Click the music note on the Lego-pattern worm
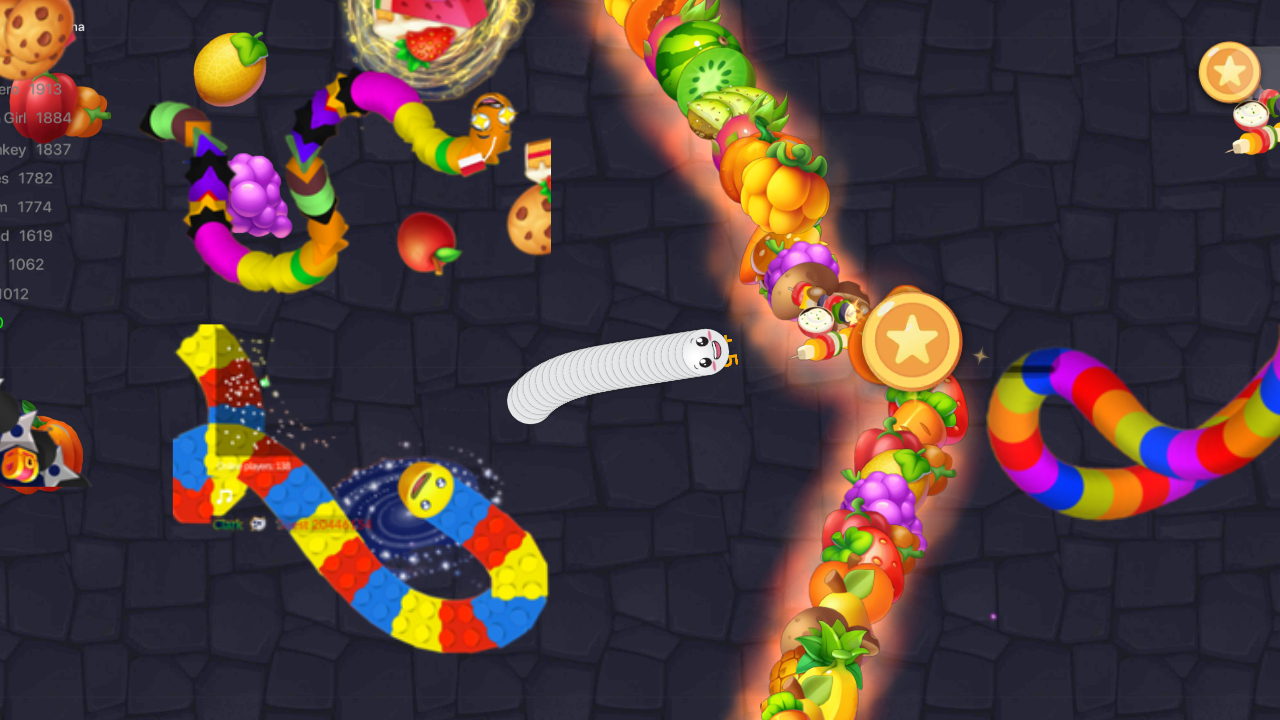1280x720 pixels. coord(224,497)
